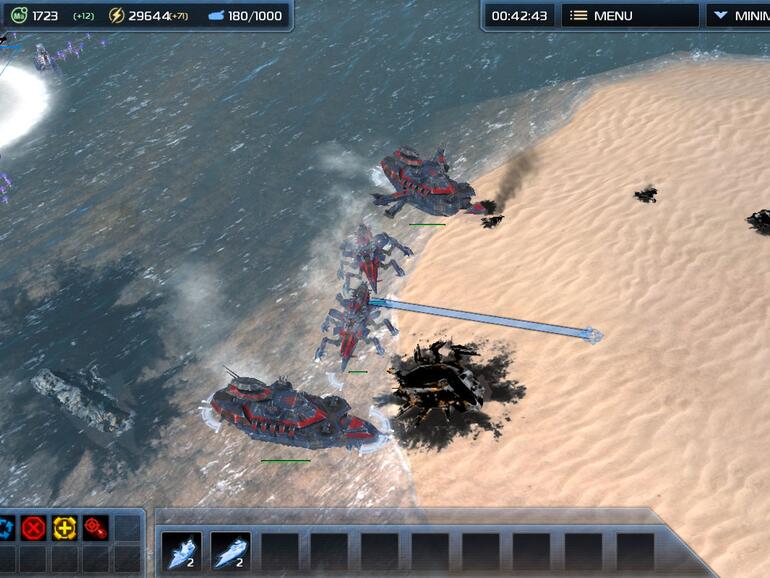Activate the yellow crosshair plus command
Viewport: 770px width, 578px height.
65,527
